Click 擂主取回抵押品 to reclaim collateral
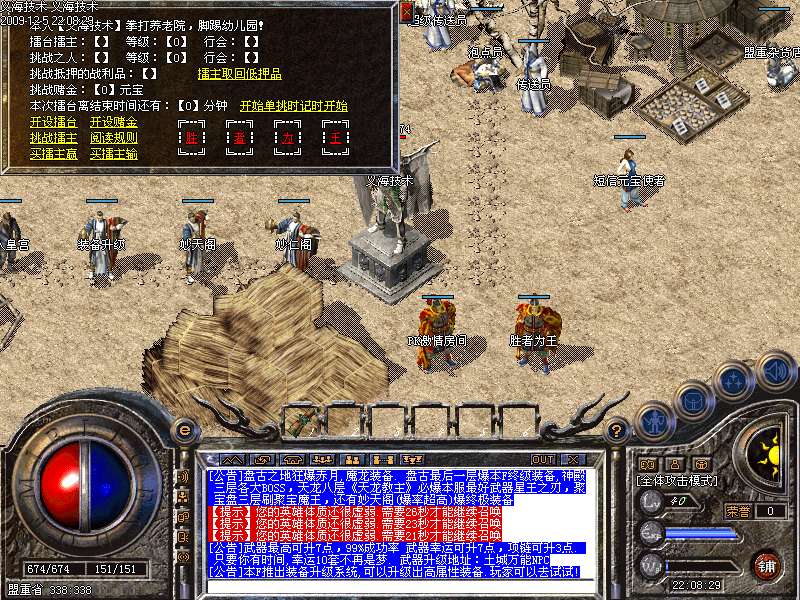800x600 pixels. click(239, 73)
